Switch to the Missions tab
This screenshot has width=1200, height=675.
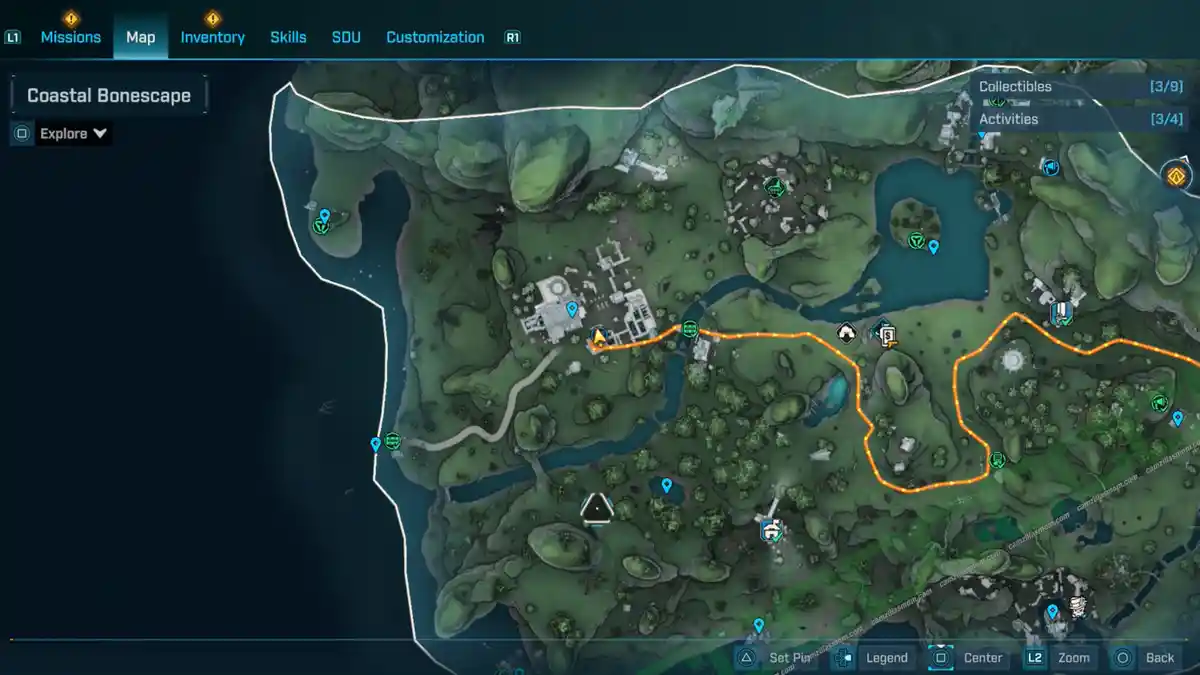[x=70, y=37]
